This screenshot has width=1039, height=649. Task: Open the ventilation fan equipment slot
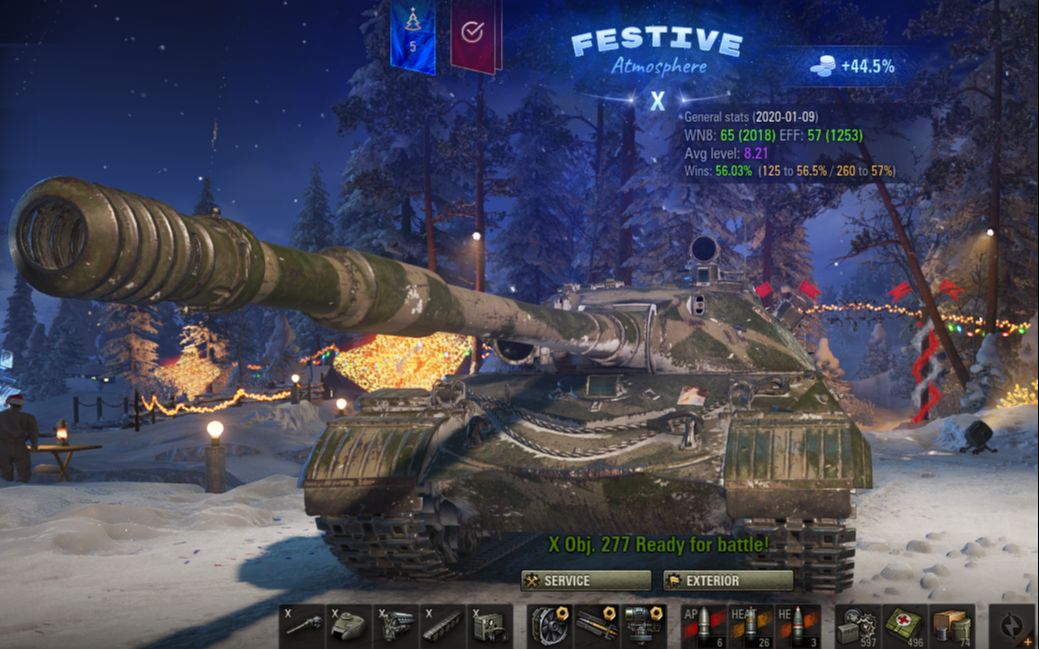550,626
